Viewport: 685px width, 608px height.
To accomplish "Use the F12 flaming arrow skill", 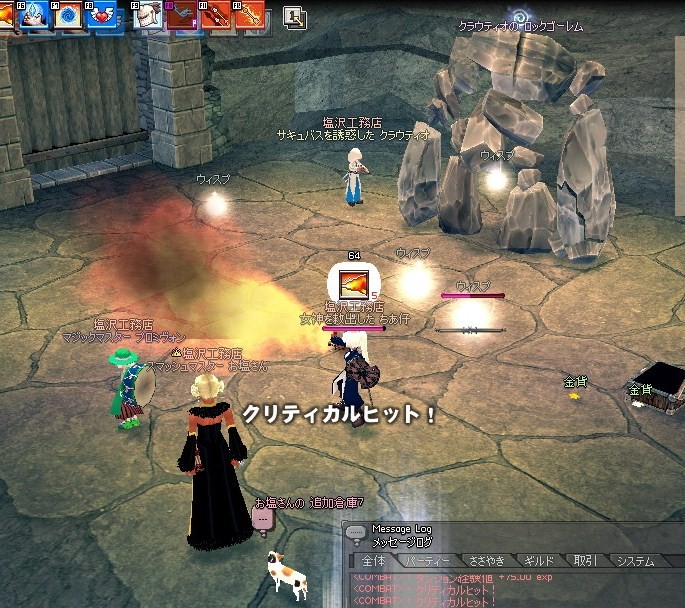I will [x=247, y=15].
